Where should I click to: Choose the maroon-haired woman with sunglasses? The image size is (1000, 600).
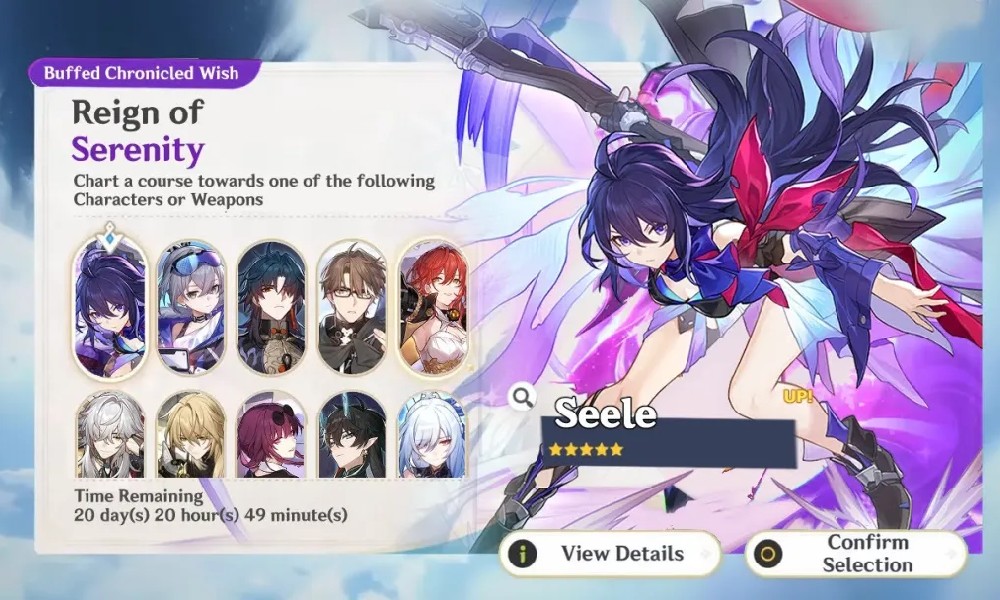coord(271,437)
